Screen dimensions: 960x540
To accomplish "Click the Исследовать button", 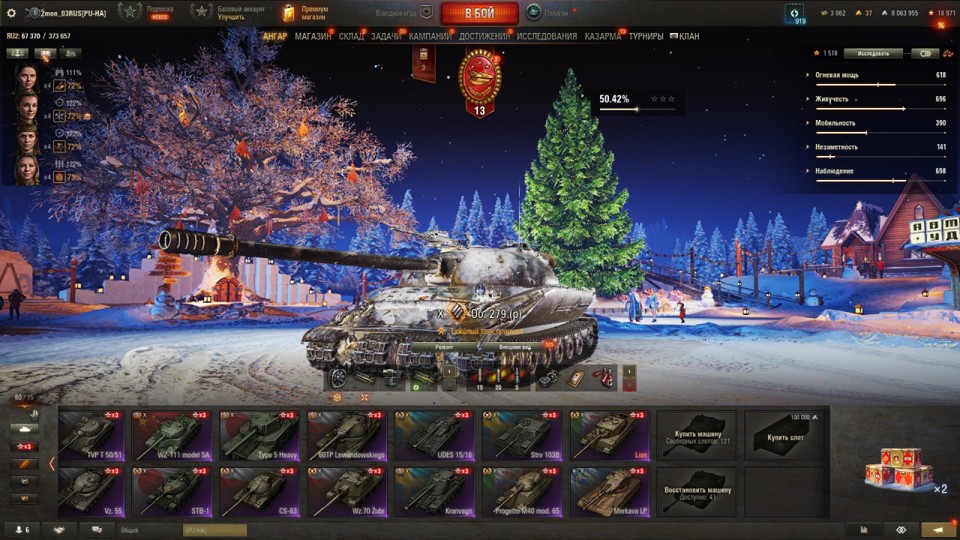I will (x=872, y=53).
